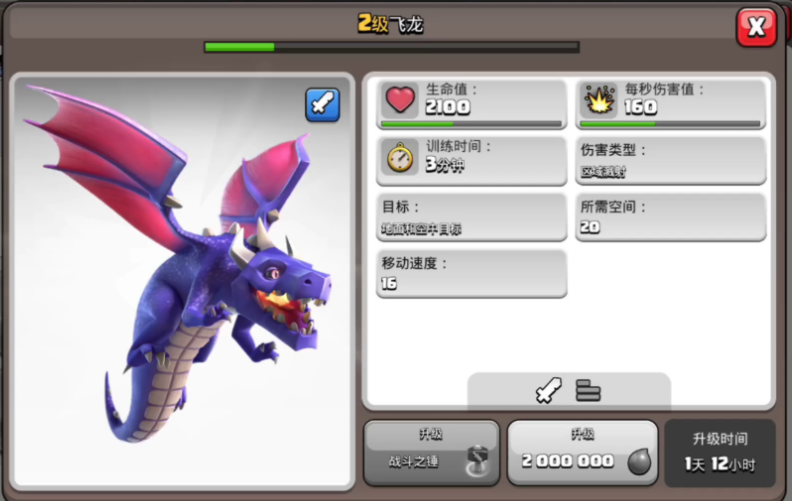Upgrade using the Hammer of Fighting

pyautogui.click(x=431, y=452)
